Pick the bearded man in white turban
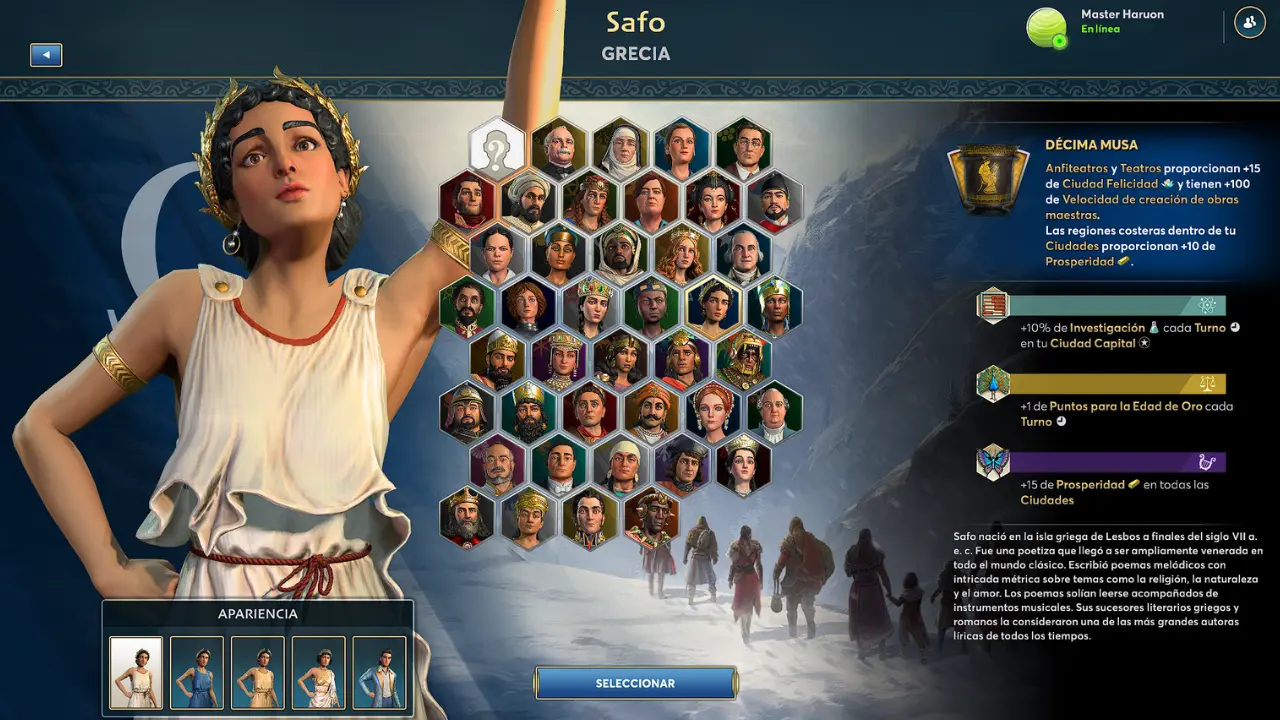The image size is (1280, 720). 528,200
